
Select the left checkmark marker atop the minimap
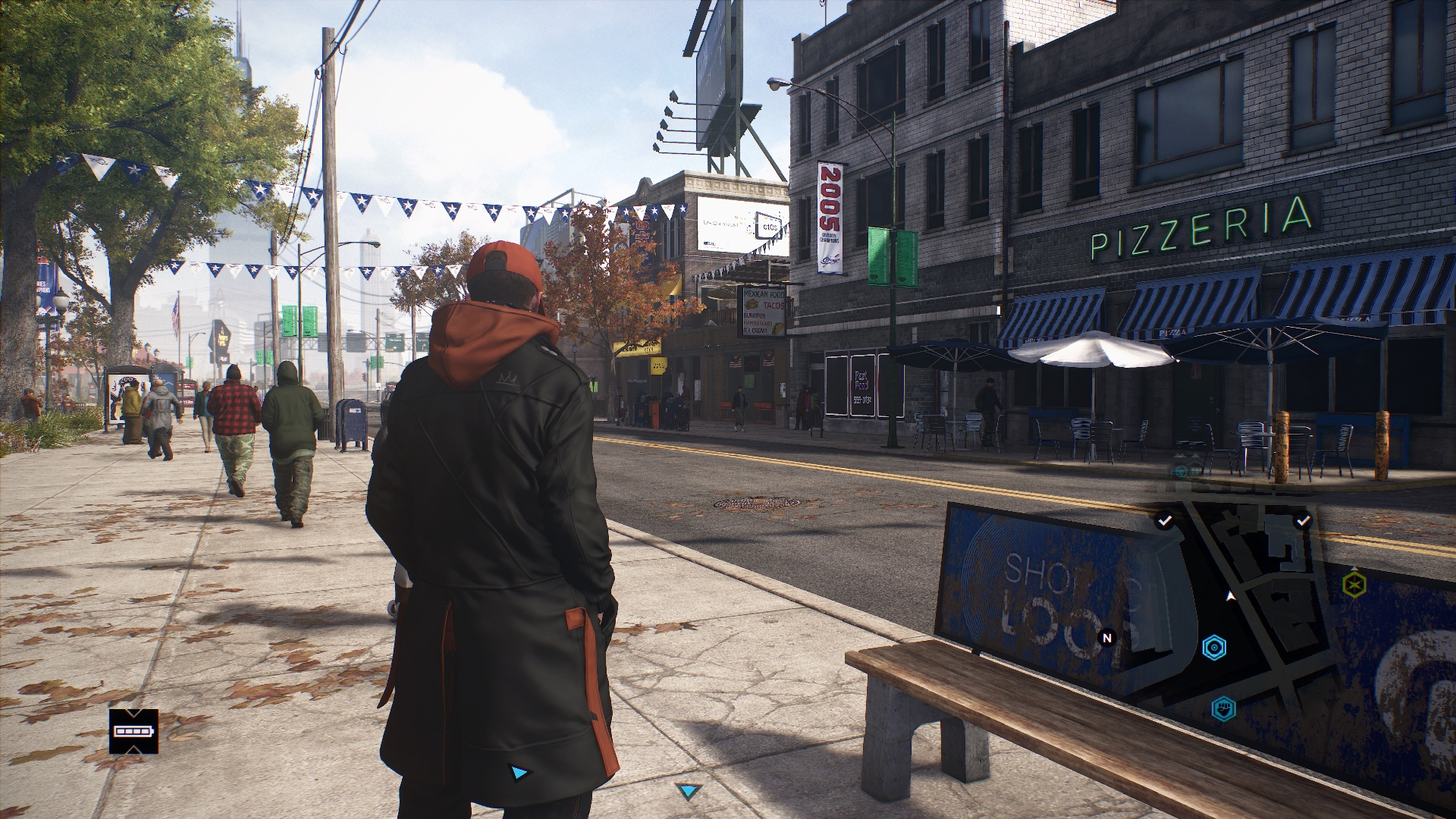point(1164,521)
